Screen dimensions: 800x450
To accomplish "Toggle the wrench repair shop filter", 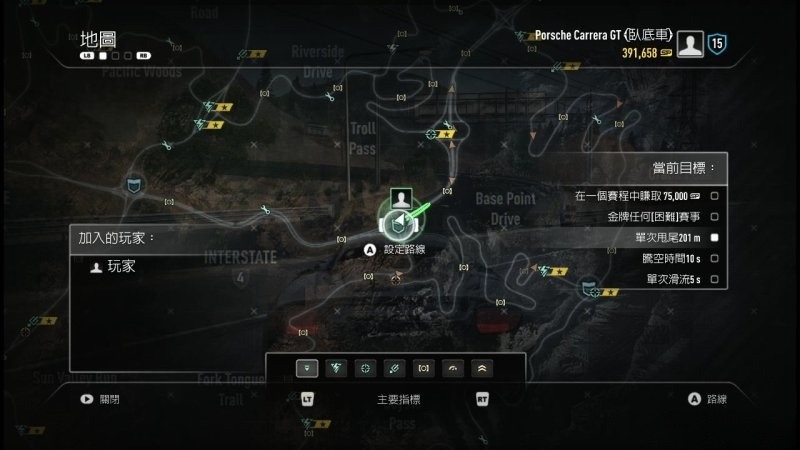I will [395, 368].
